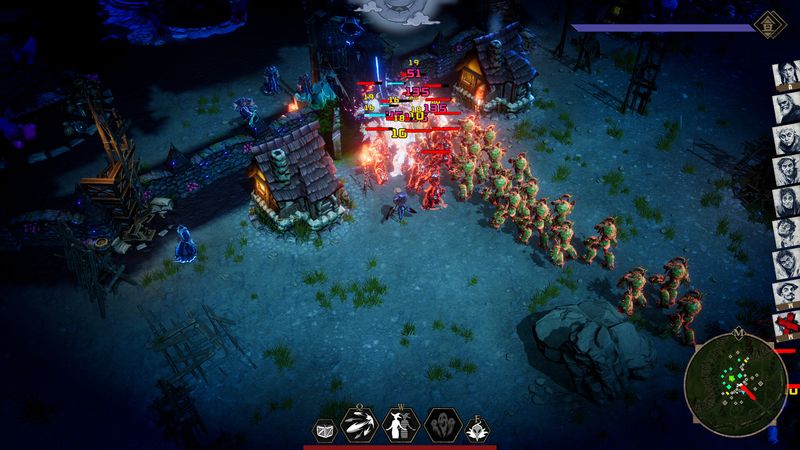Open the spellbook icon on the ability bar

pyautogui.click(x=326, y=428)
